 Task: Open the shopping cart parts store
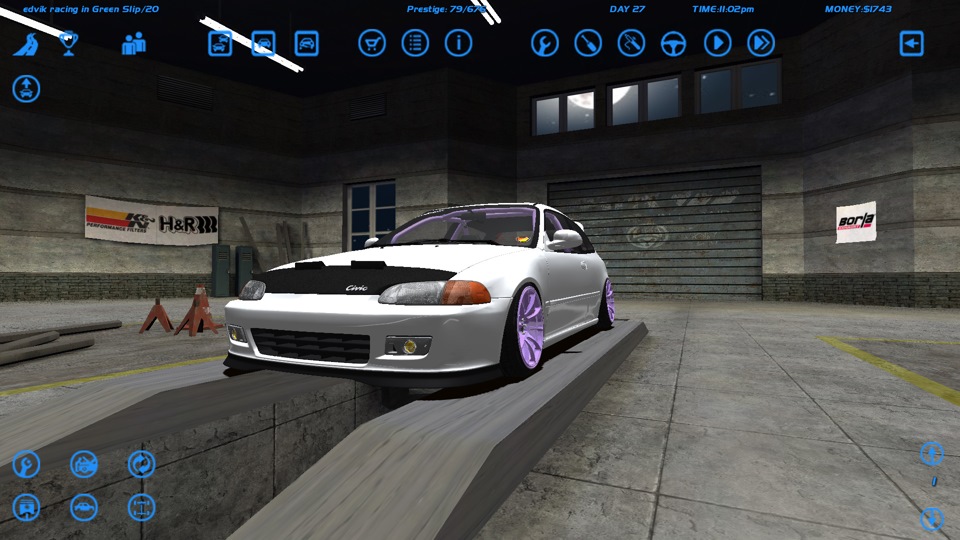(372, 43)
